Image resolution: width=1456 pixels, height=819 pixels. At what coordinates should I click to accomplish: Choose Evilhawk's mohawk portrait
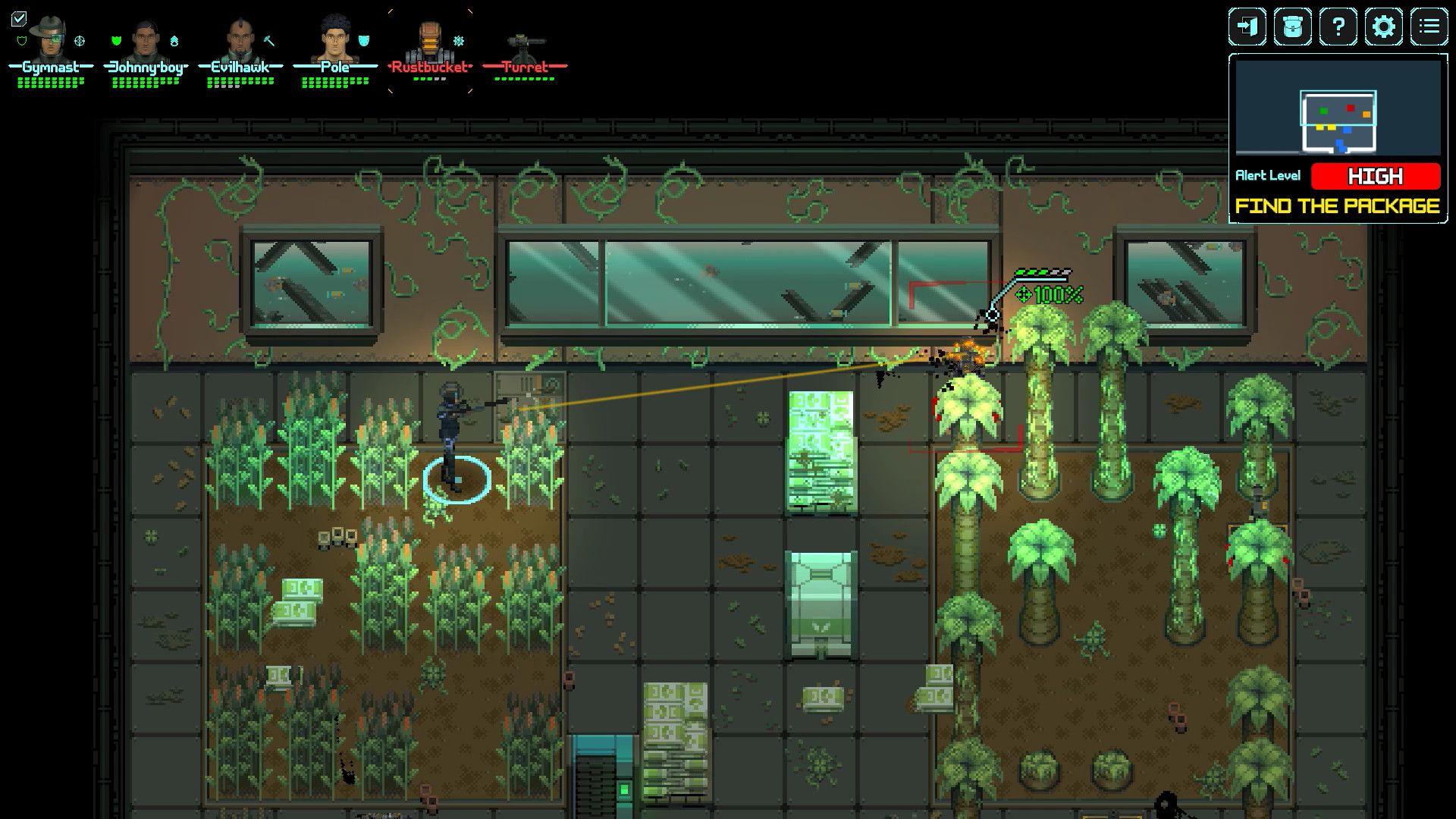coord(240,39)
